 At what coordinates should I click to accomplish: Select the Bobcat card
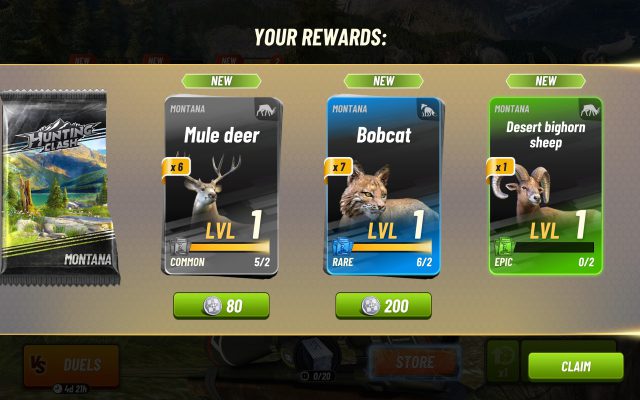coord(383,185)
